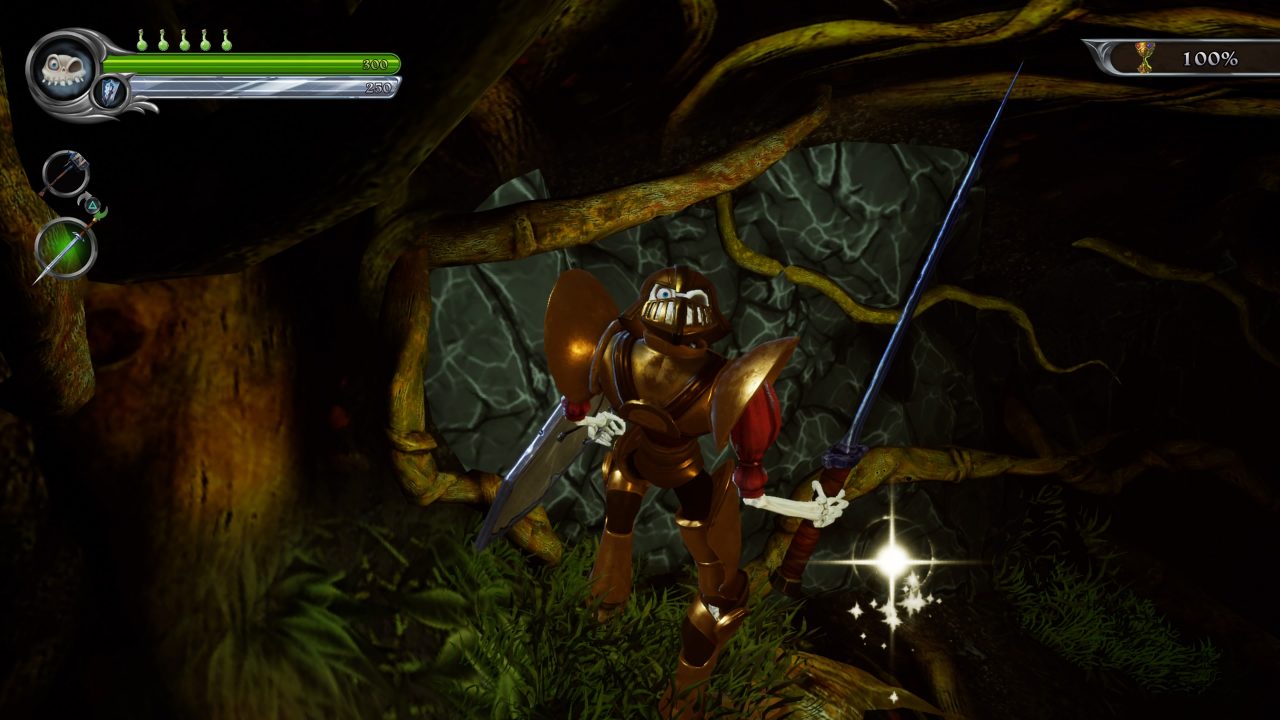Switch to the hammer secondary weapon slot
The image size is (1280, 720).
[x=65, y=173]
